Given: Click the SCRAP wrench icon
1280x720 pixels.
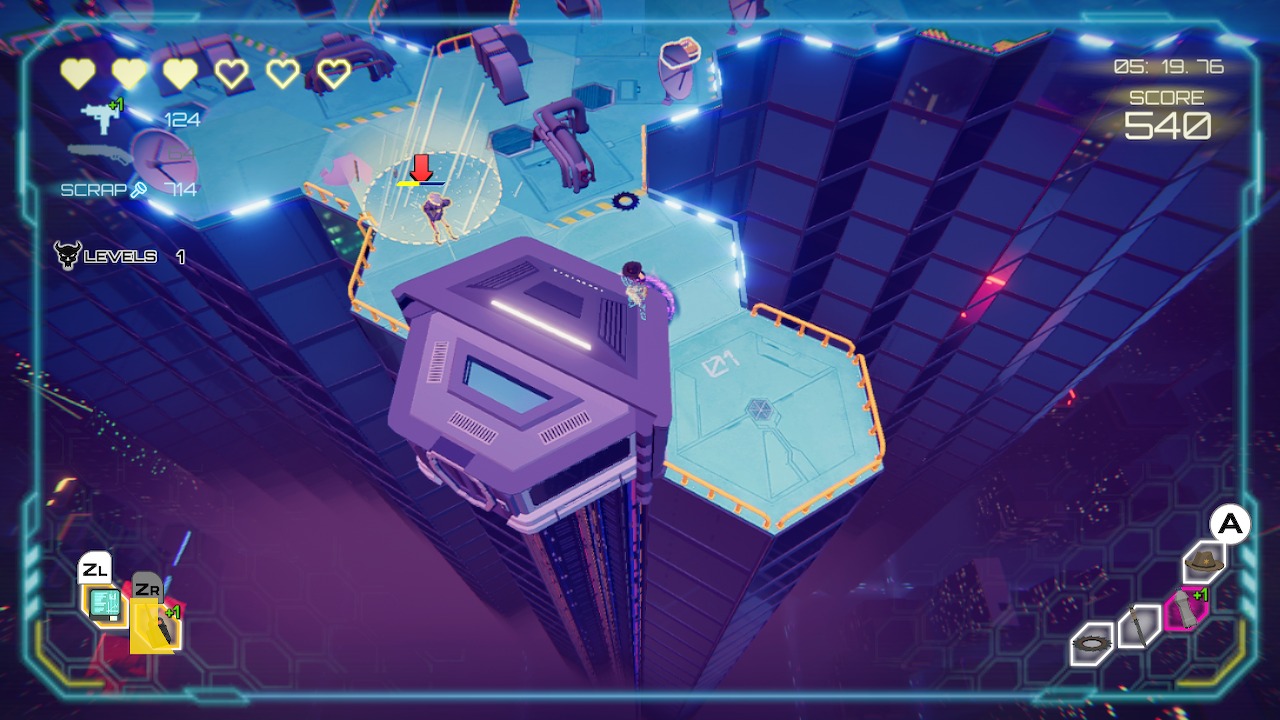Looking at the screenshot, I should (140, 188).
